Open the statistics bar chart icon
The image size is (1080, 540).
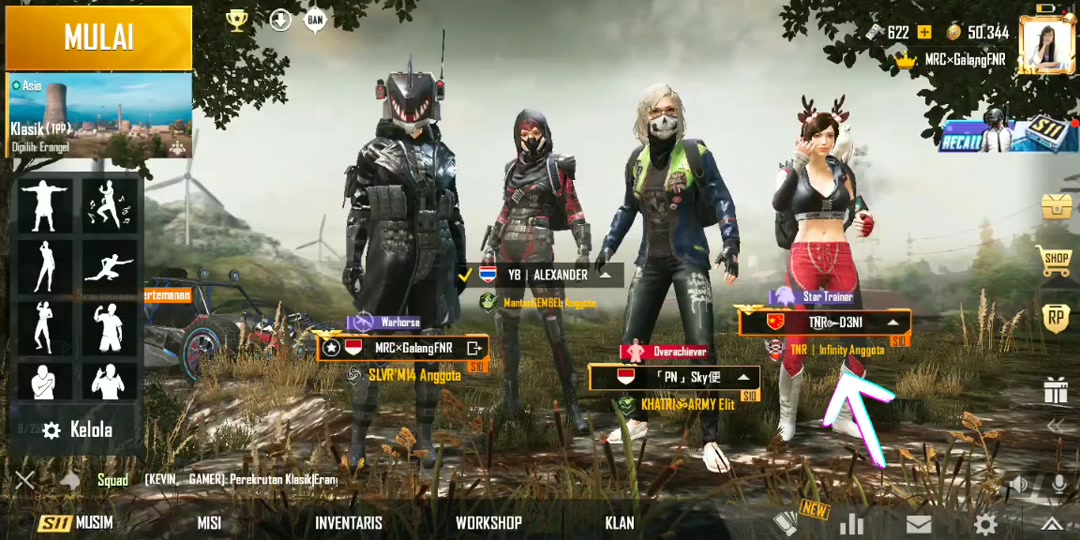(852, 524)
